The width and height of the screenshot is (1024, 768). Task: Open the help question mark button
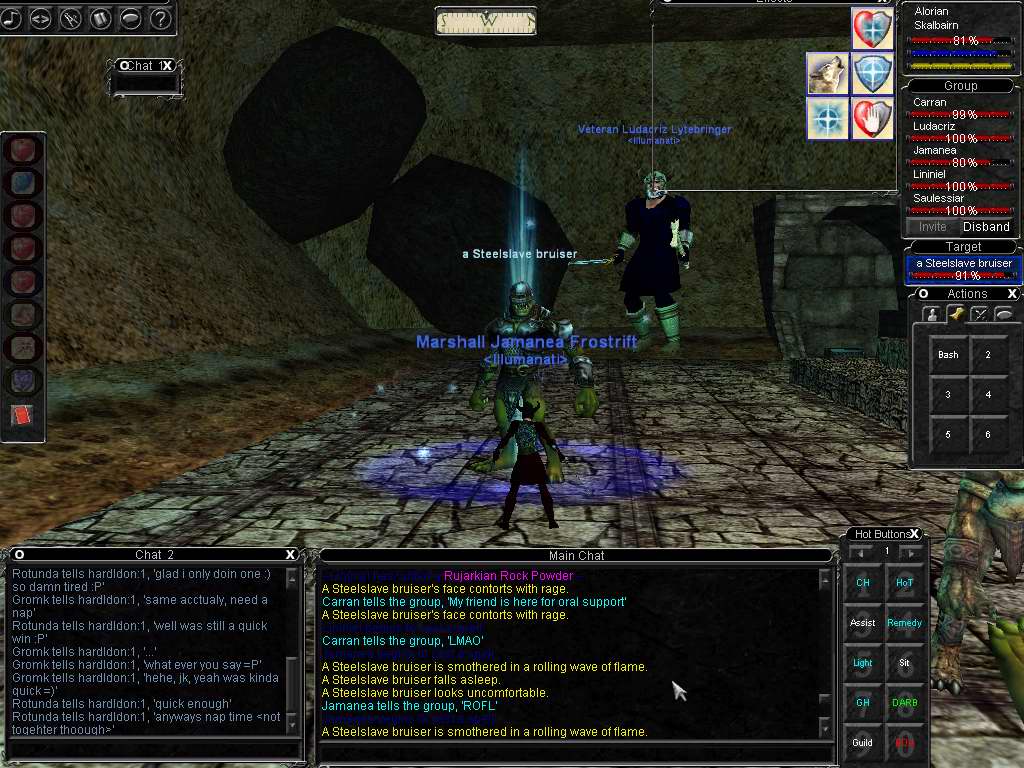[x=160, y=18]
